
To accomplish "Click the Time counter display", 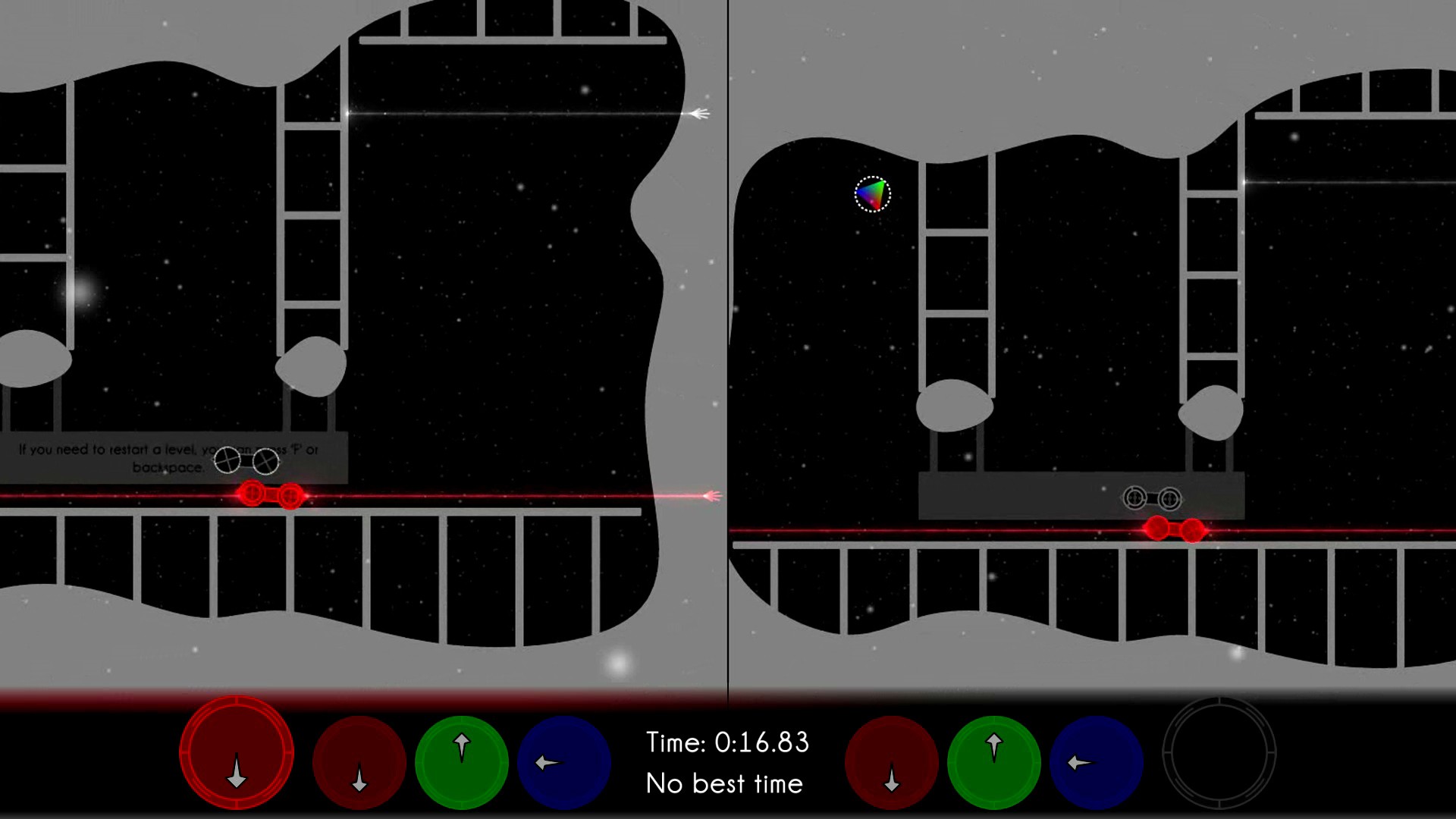I will tap(728, 743).
